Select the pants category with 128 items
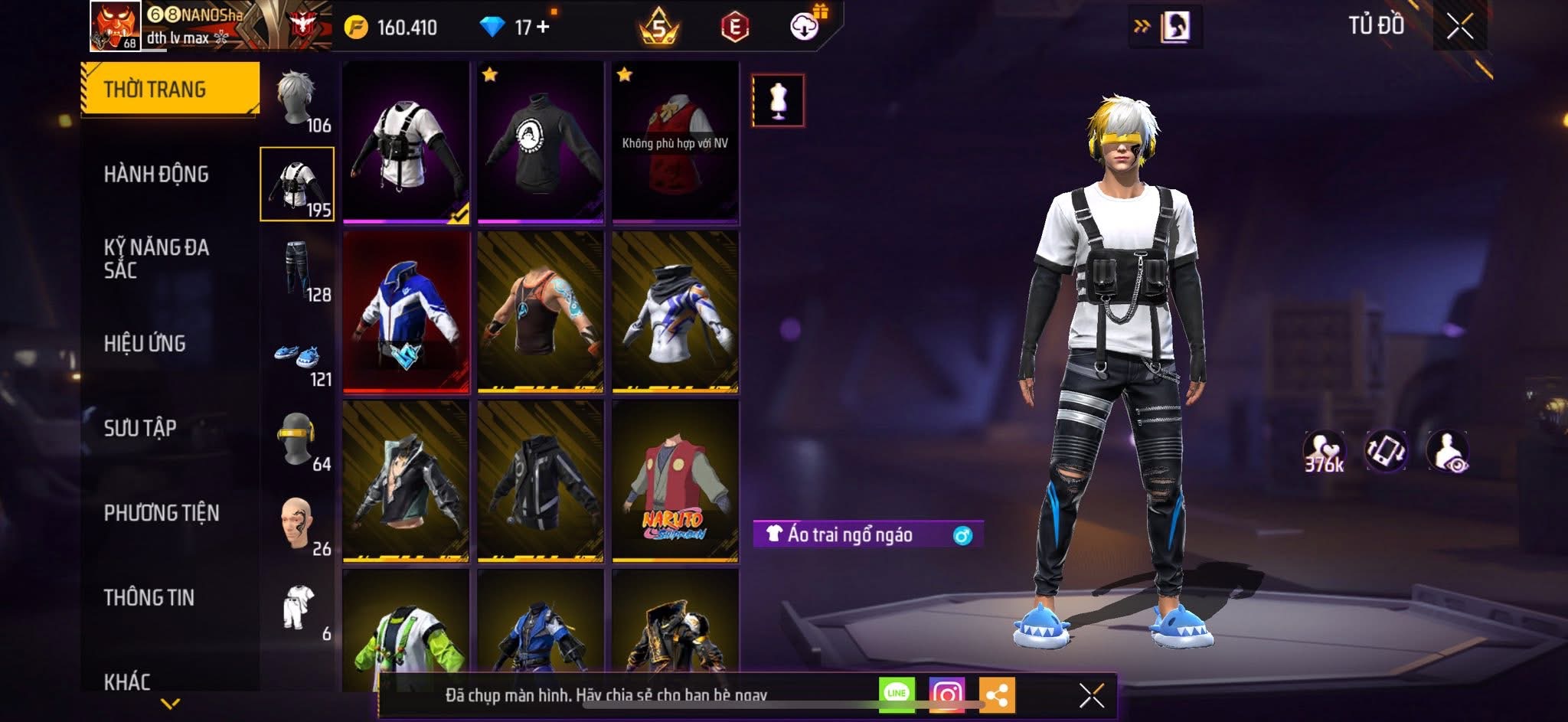Image resolution: width=1568 pixels, height=722 pixels. [298, 270]
